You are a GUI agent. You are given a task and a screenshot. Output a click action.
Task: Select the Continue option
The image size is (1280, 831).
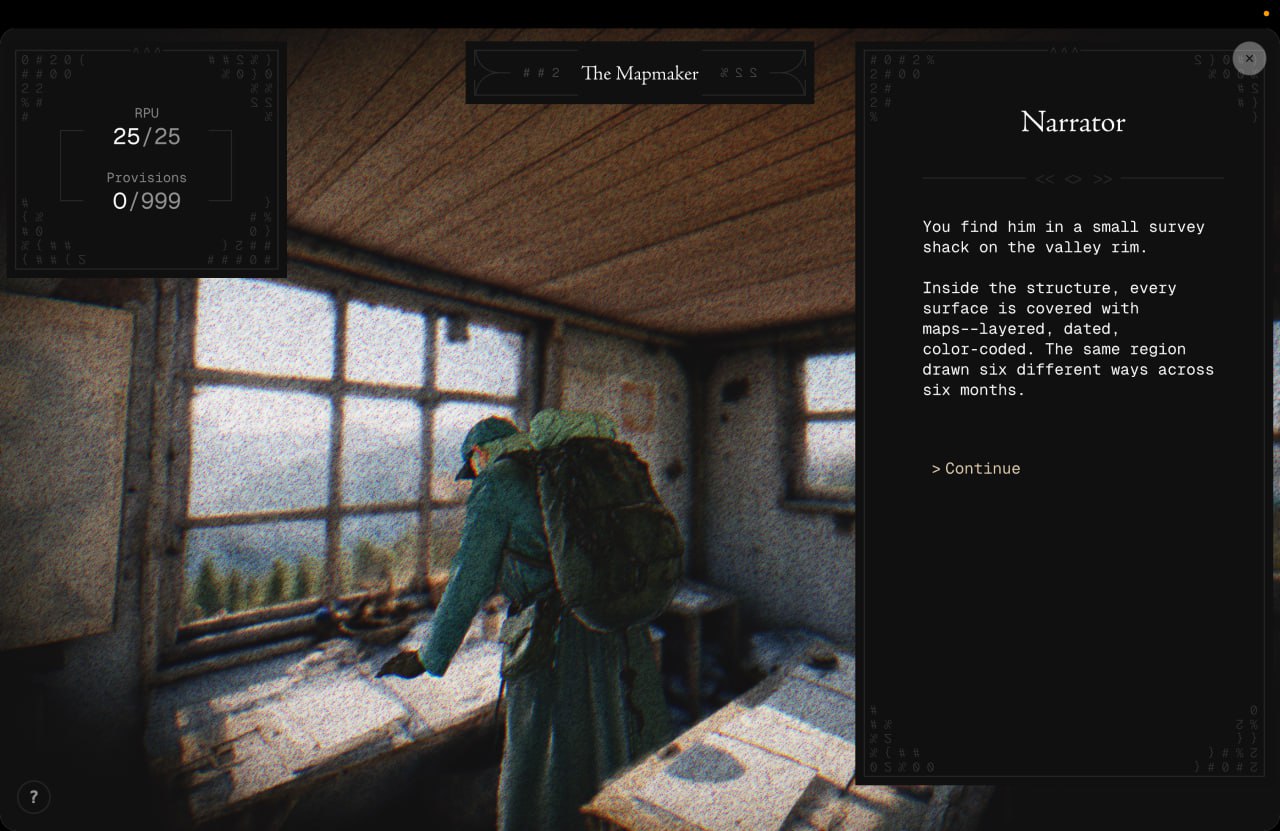[x=975, y=468]
